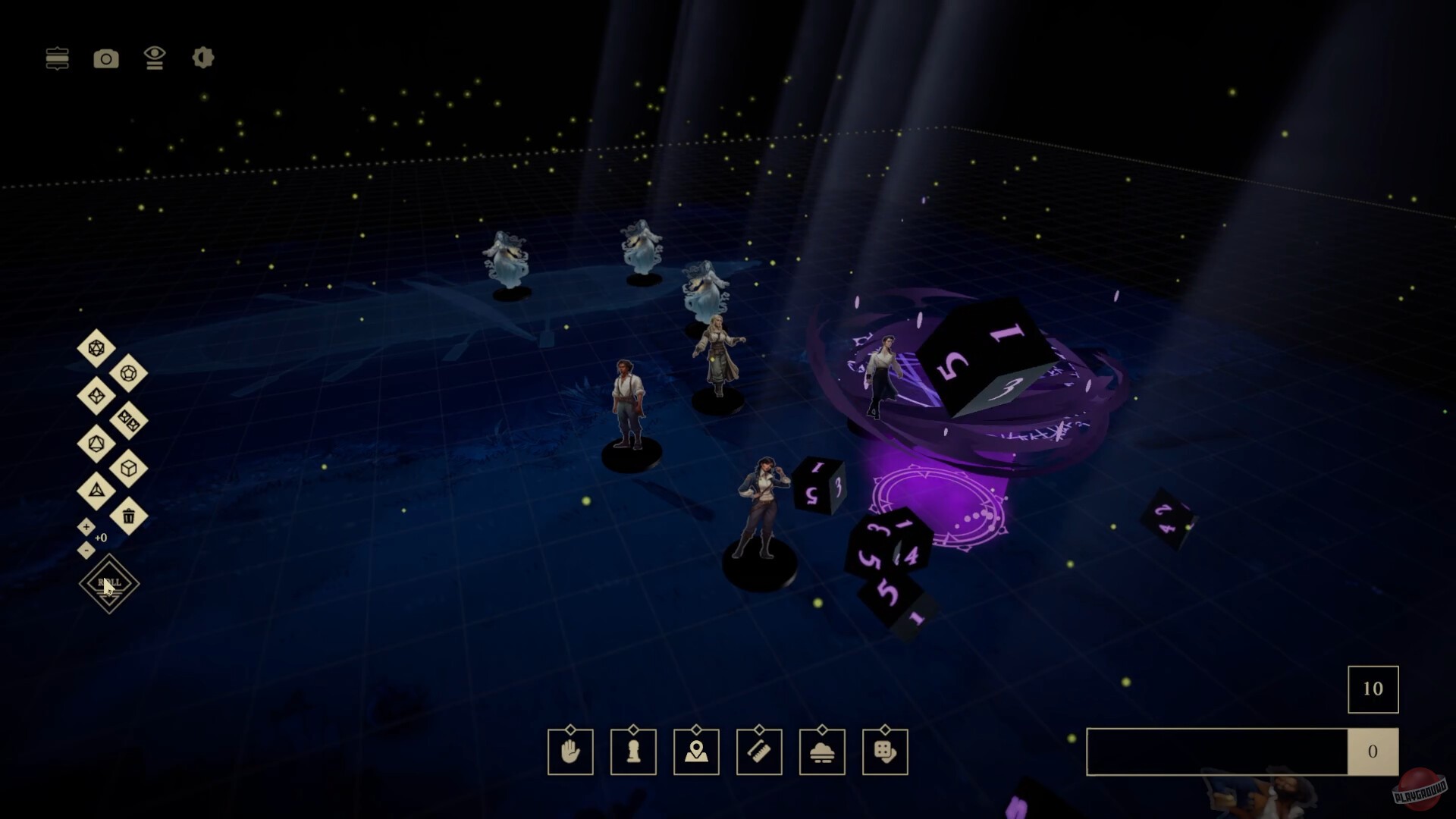This screenshot has height=819, width=1456.
Task: Activate the fog weather tool
Action: [823, 753]
